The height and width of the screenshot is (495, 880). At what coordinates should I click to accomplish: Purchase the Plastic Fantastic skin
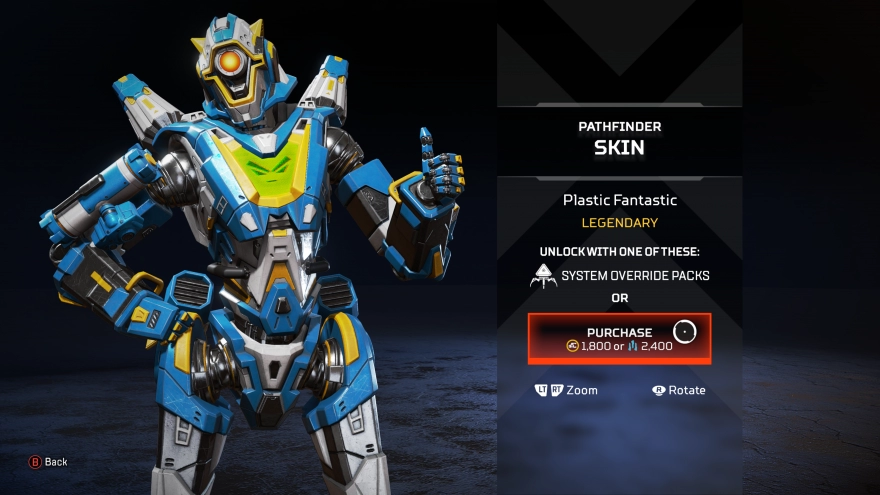click(619, 339)
